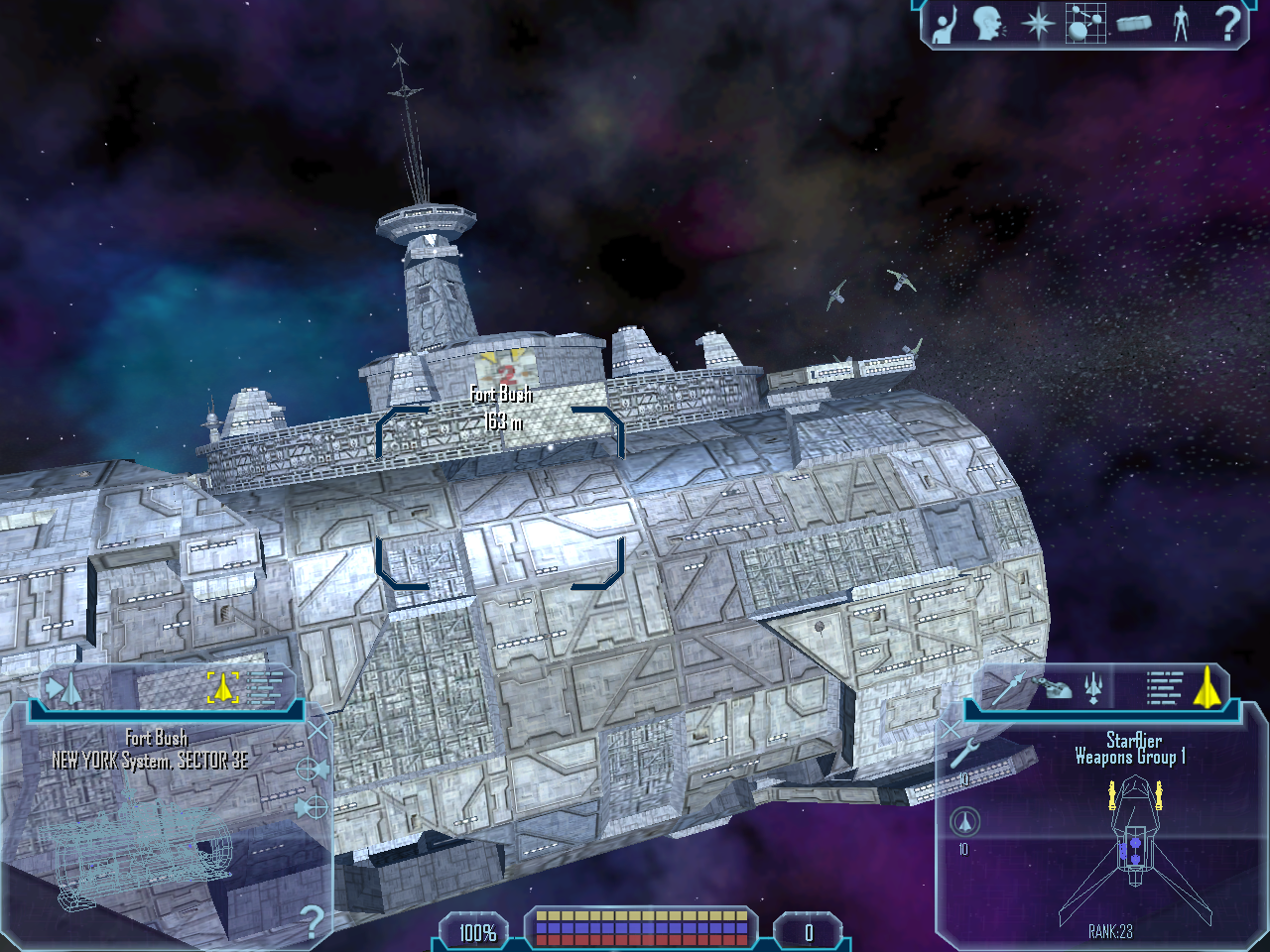1270x952 pixels.
Task: Open the ship with down-arrow tab
Action: tap(1093, 686)
